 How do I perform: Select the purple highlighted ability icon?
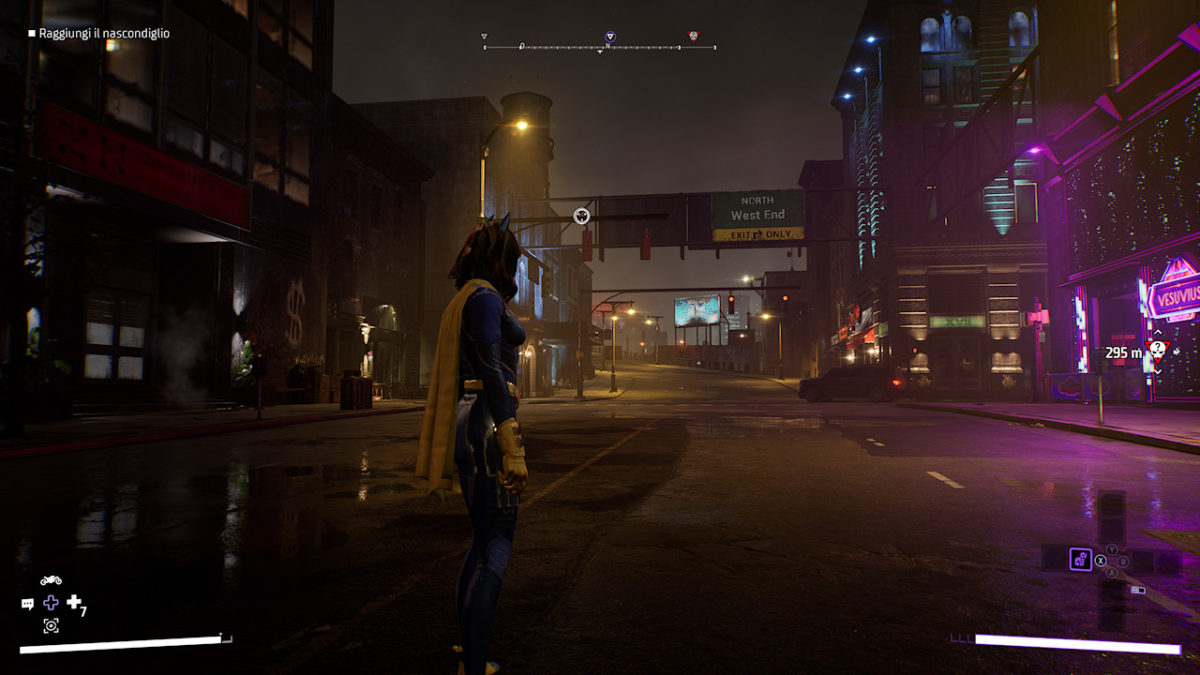pos(1080,560)
